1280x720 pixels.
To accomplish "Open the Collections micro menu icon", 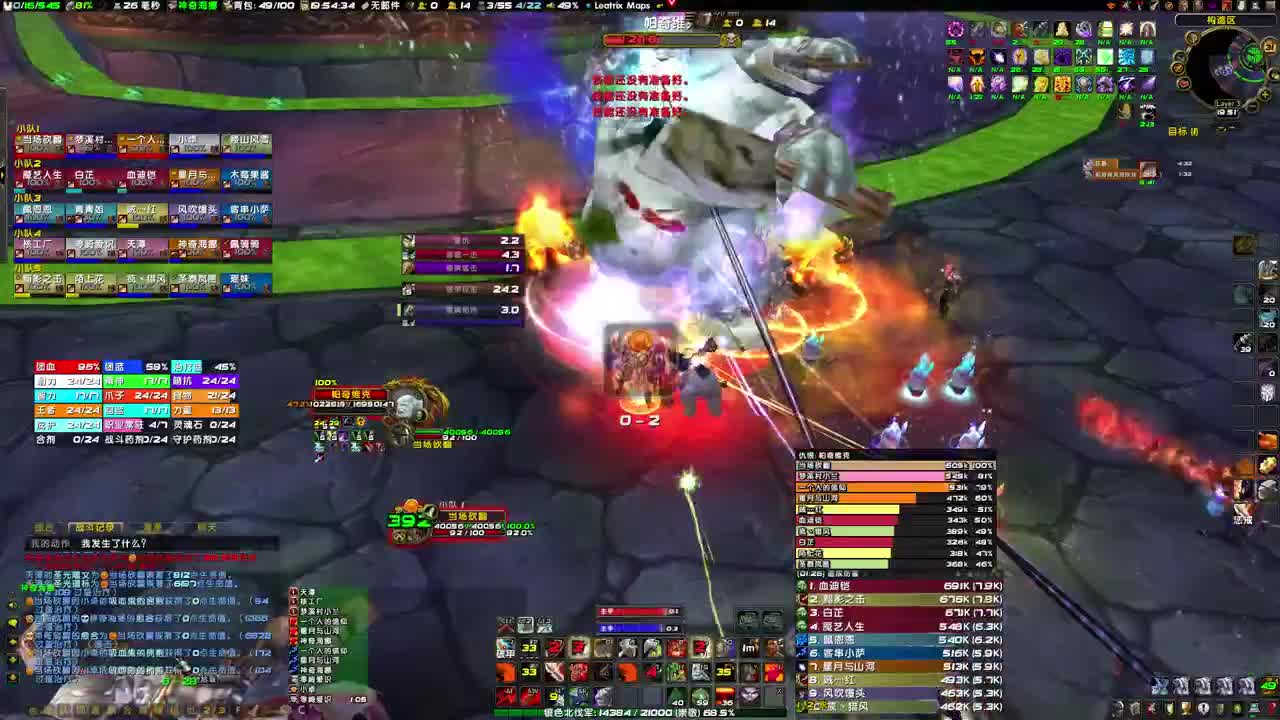I will pos(1253,707).
